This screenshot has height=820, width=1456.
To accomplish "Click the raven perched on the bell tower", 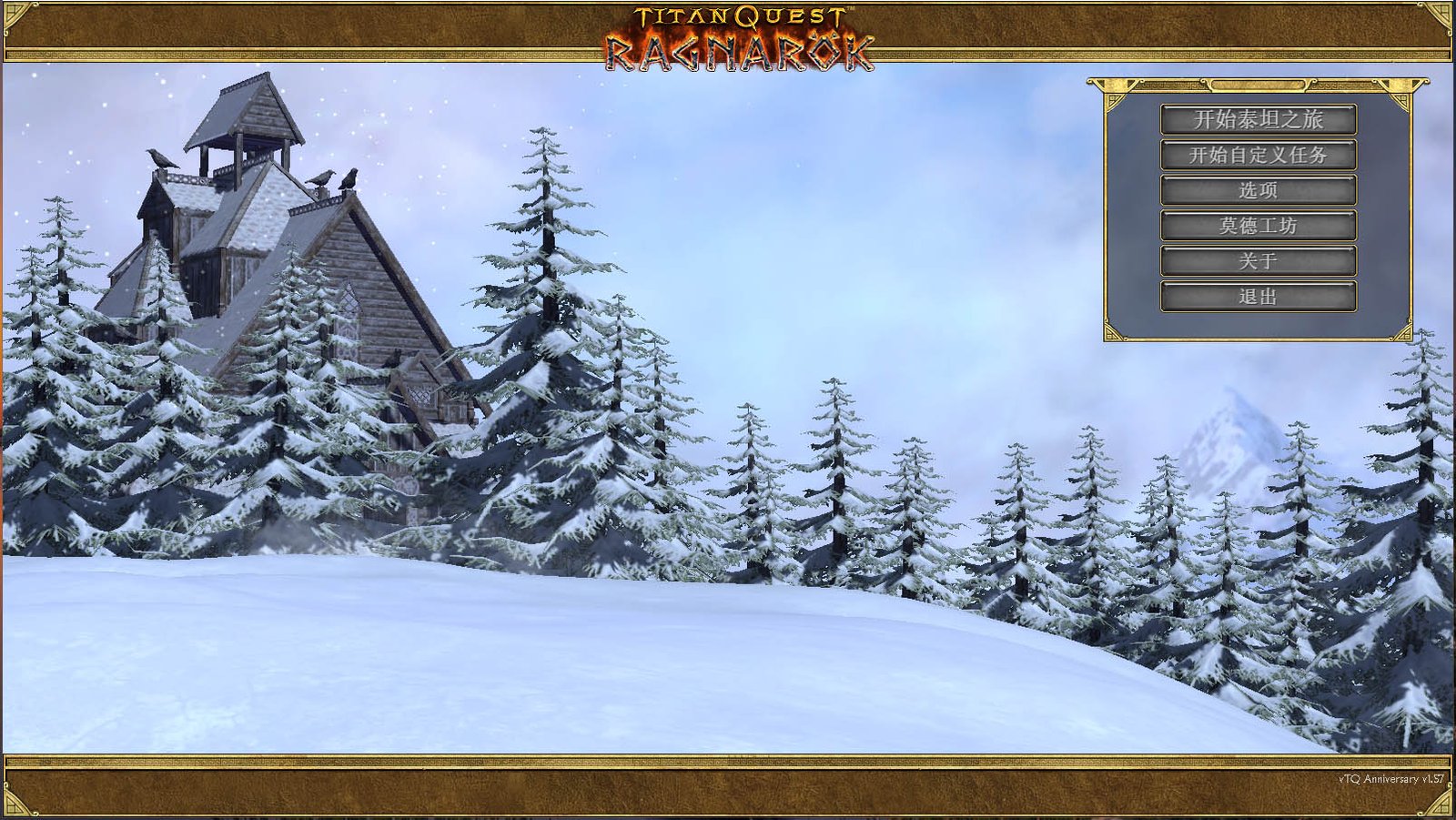I will [x=159, y=157].
